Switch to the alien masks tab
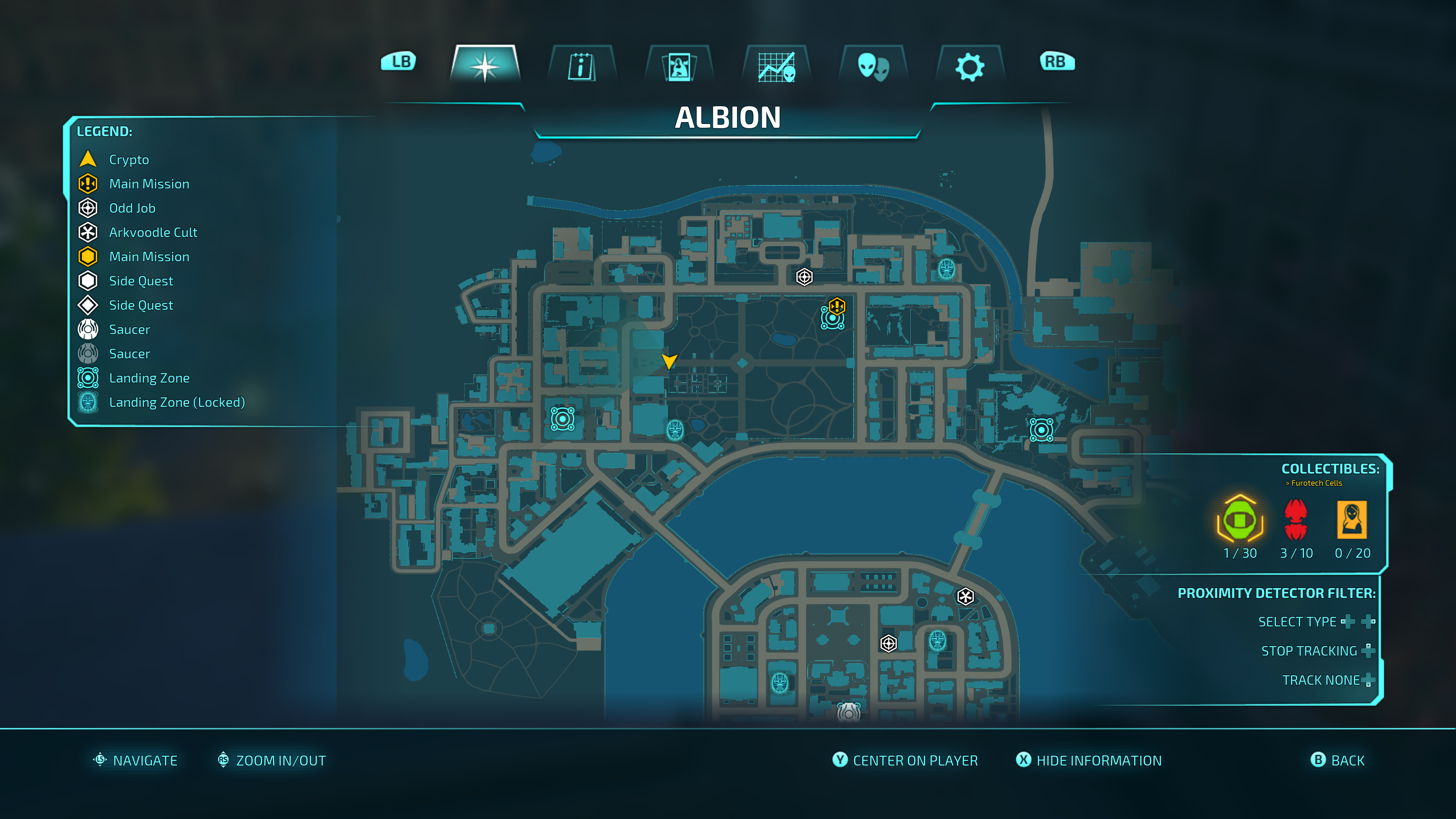Viewport: 1456px width, 819px height. (x=873, y=66)
